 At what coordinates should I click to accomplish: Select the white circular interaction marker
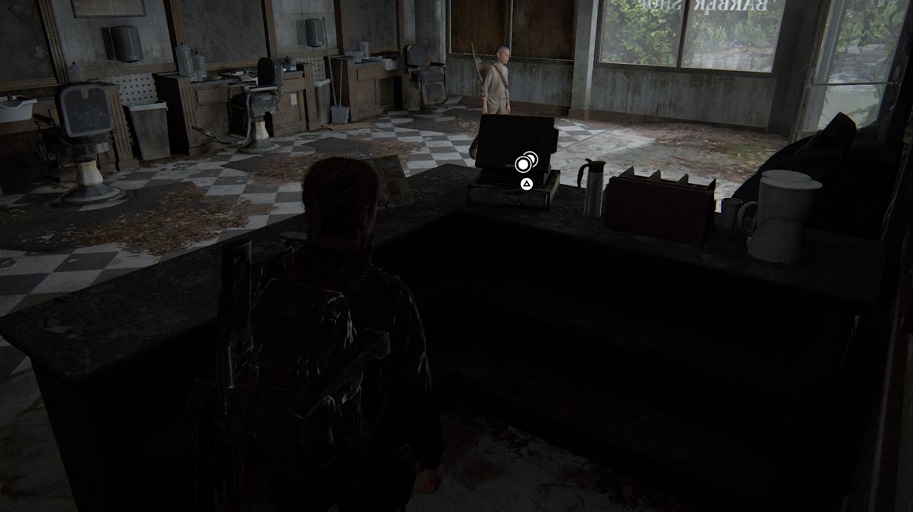(524, 163)
